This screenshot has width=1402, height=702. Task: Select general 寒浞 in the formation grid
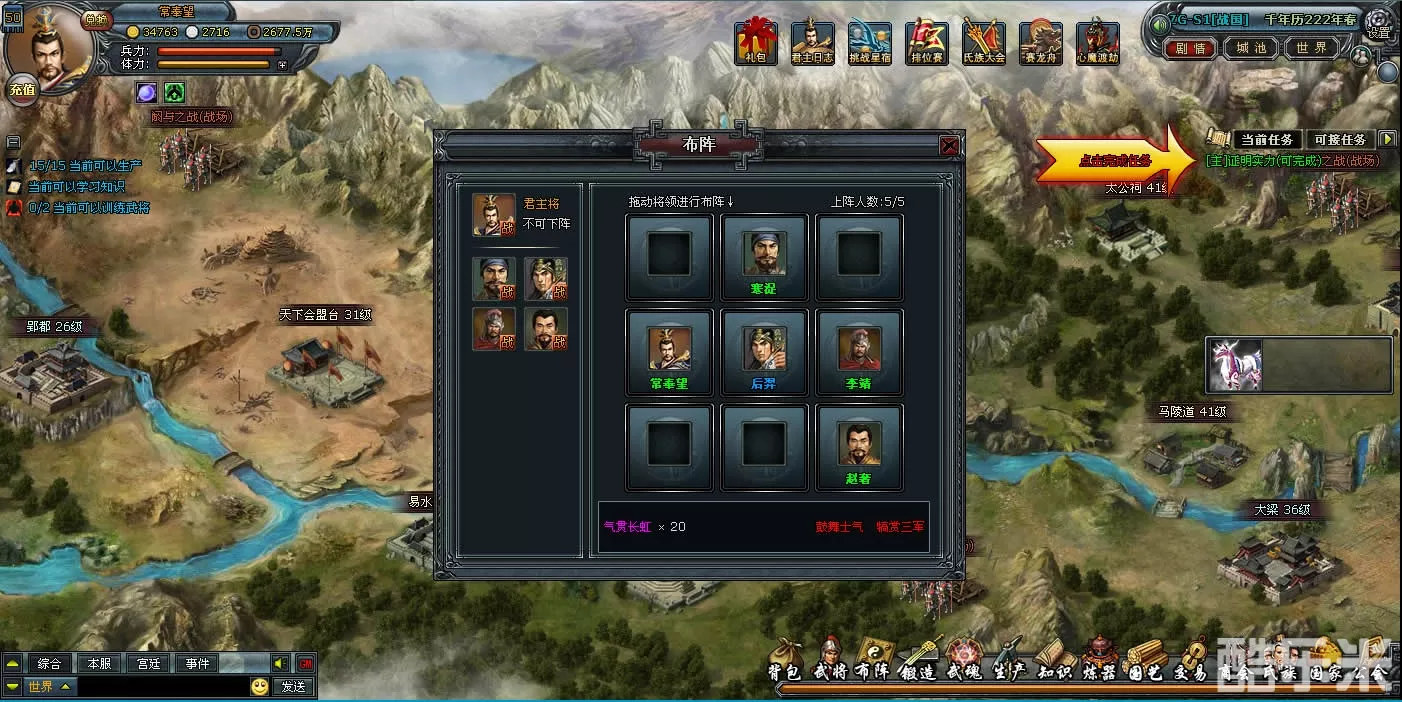coord(764,256)
